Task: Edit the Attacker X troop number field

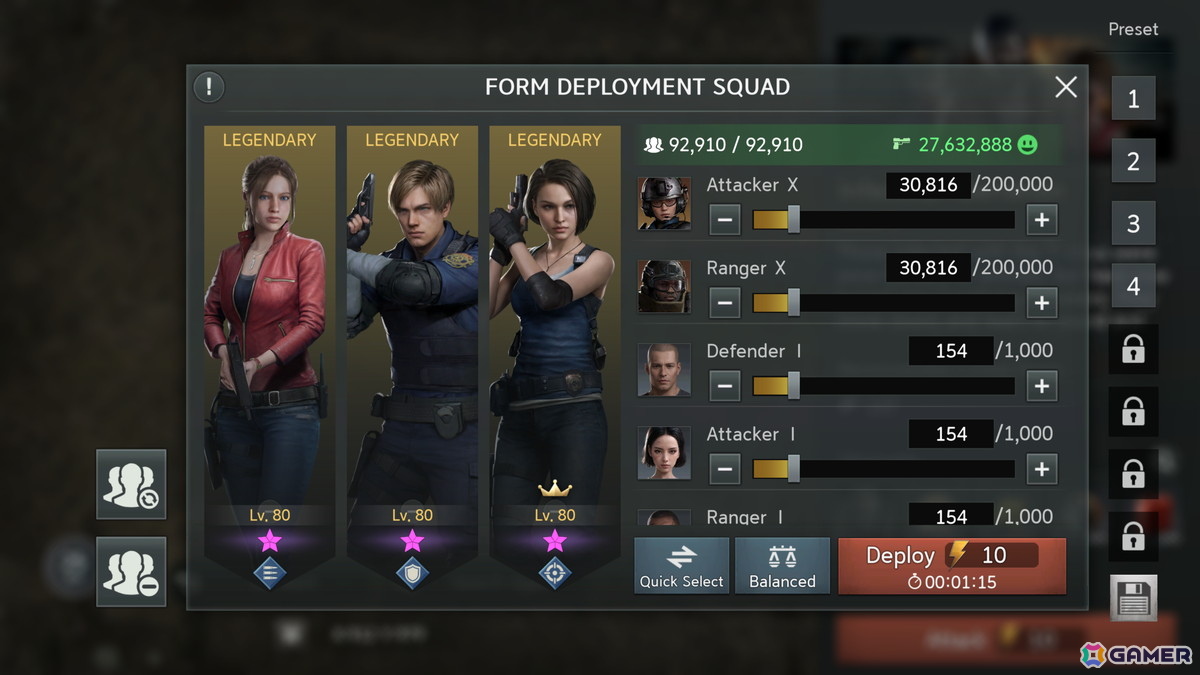Action: pos(928,185)
